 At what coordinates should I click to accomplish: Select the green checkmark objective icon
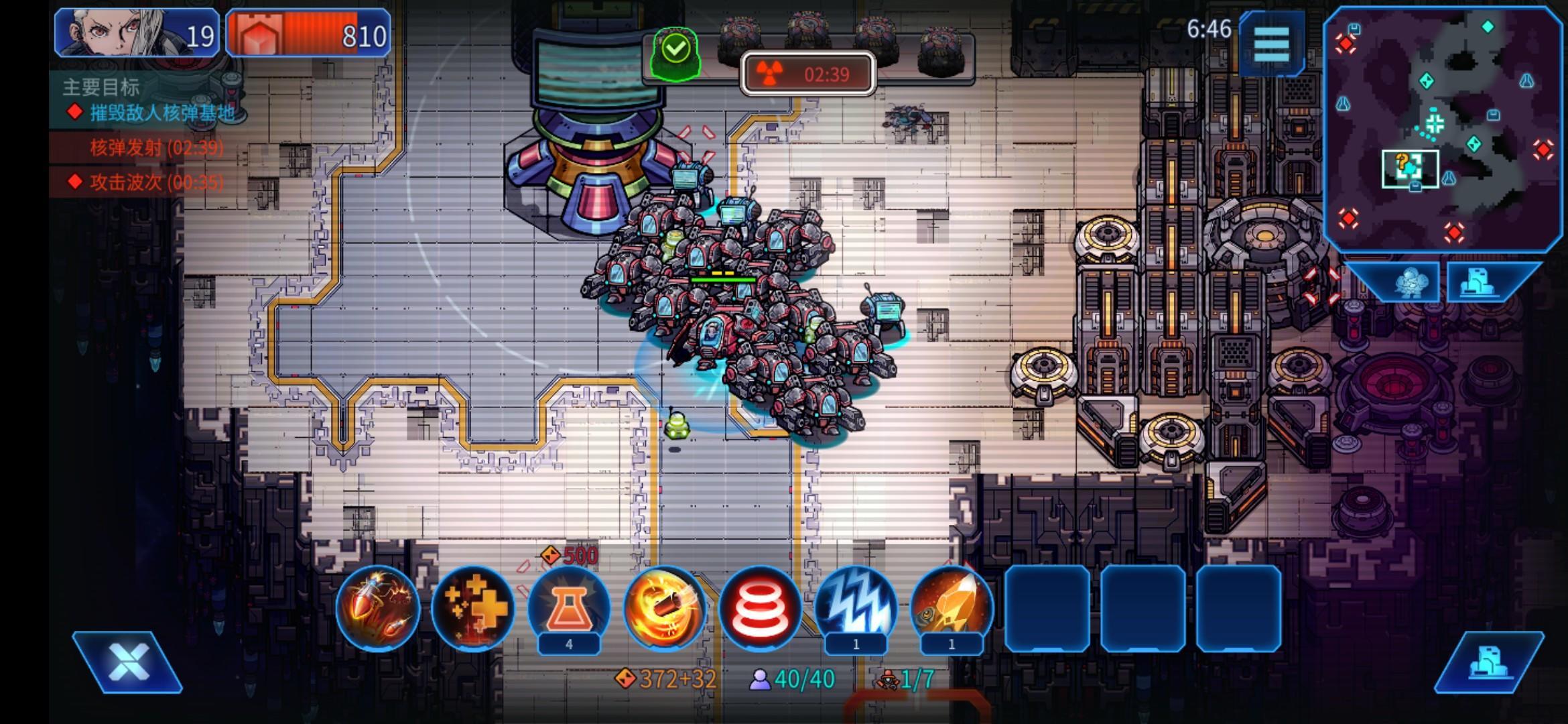[675, 49]
